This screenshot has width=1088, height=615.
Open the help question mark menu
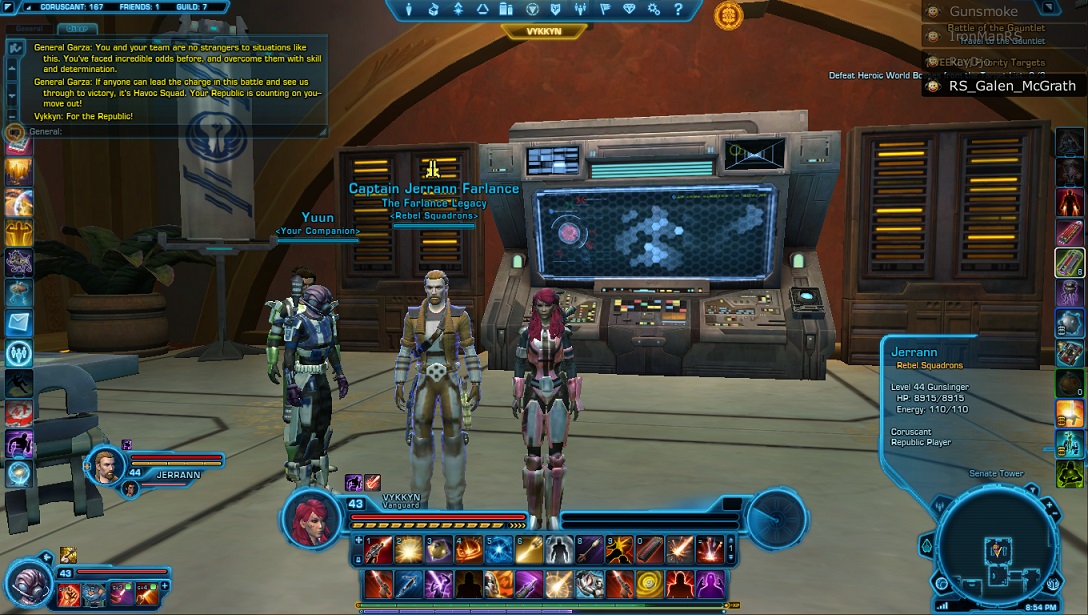678,9
